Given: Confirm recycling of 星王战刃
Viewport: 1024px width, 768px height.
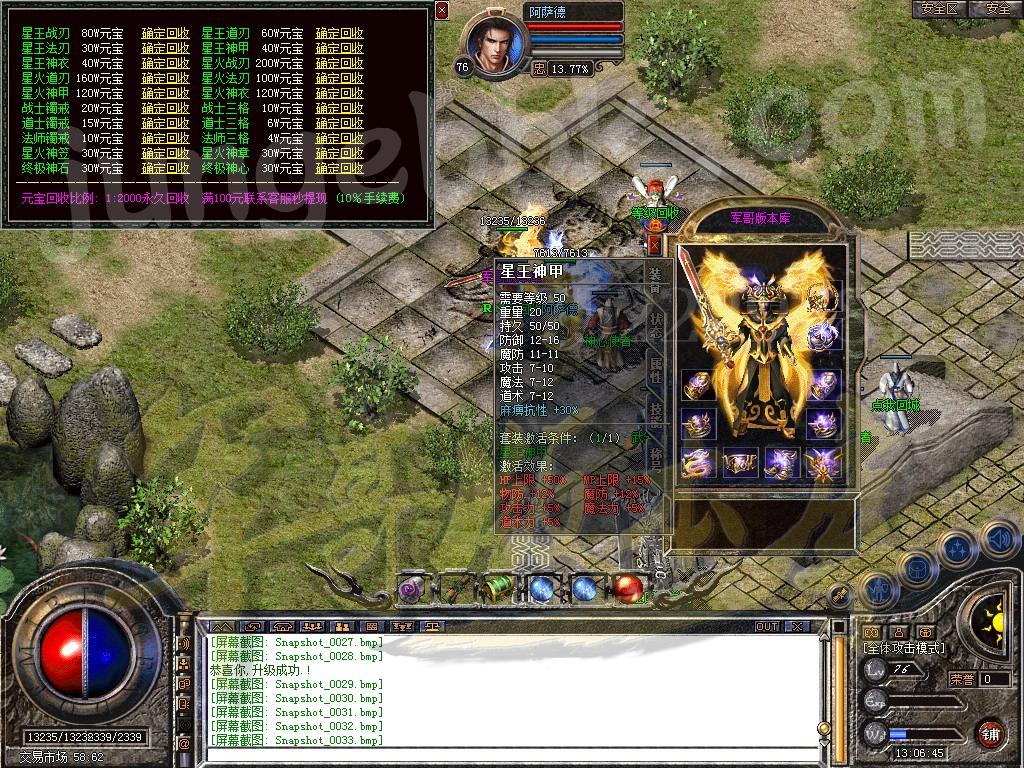Looking at the screenshot, I should click(x=165, y=33).
